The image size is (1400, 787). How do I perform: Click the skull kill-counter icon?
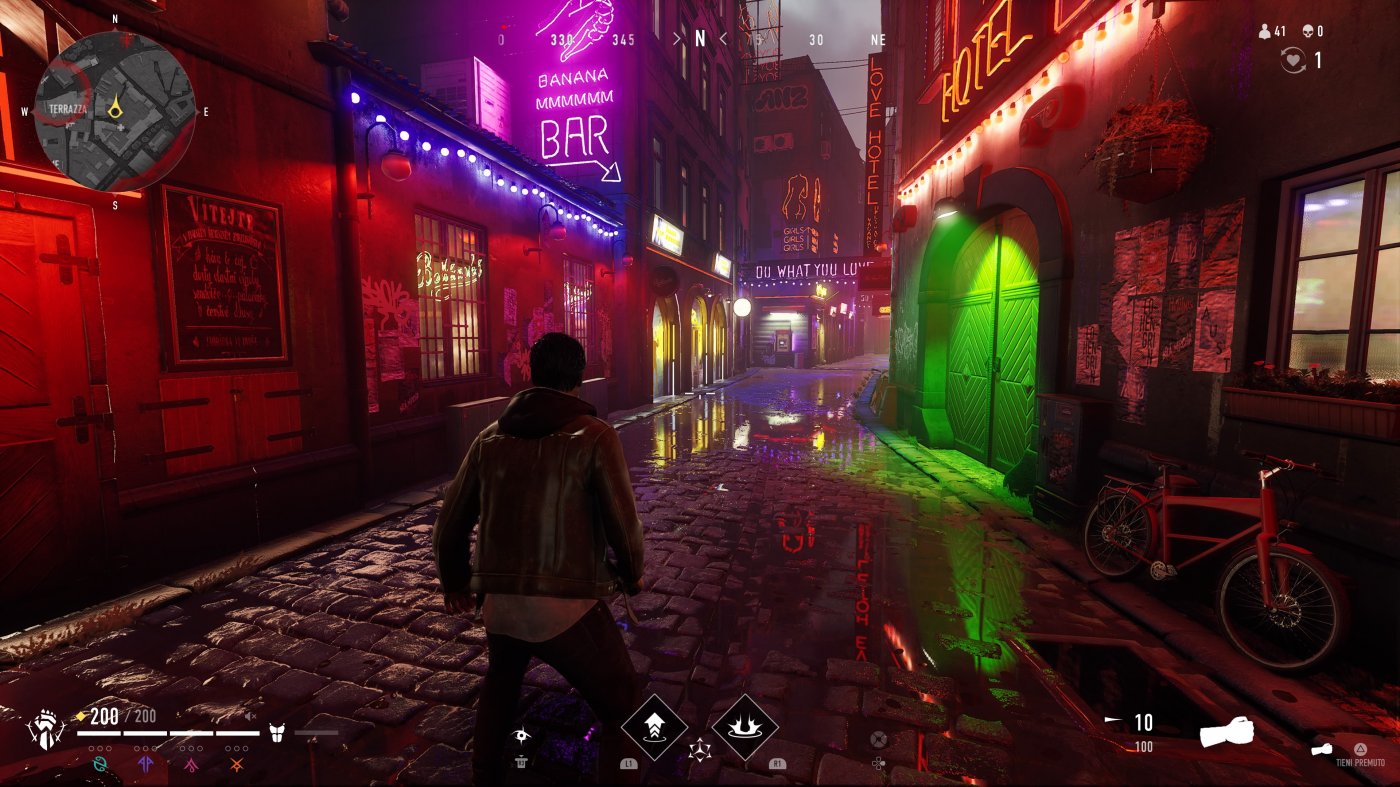1308,31
